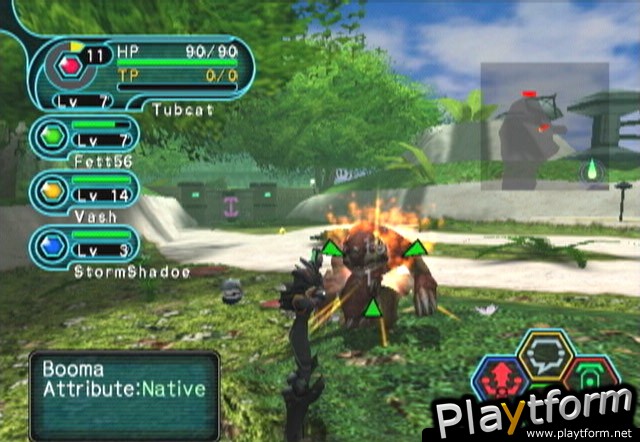Select party member Fett56

click(x=84, y=137)
